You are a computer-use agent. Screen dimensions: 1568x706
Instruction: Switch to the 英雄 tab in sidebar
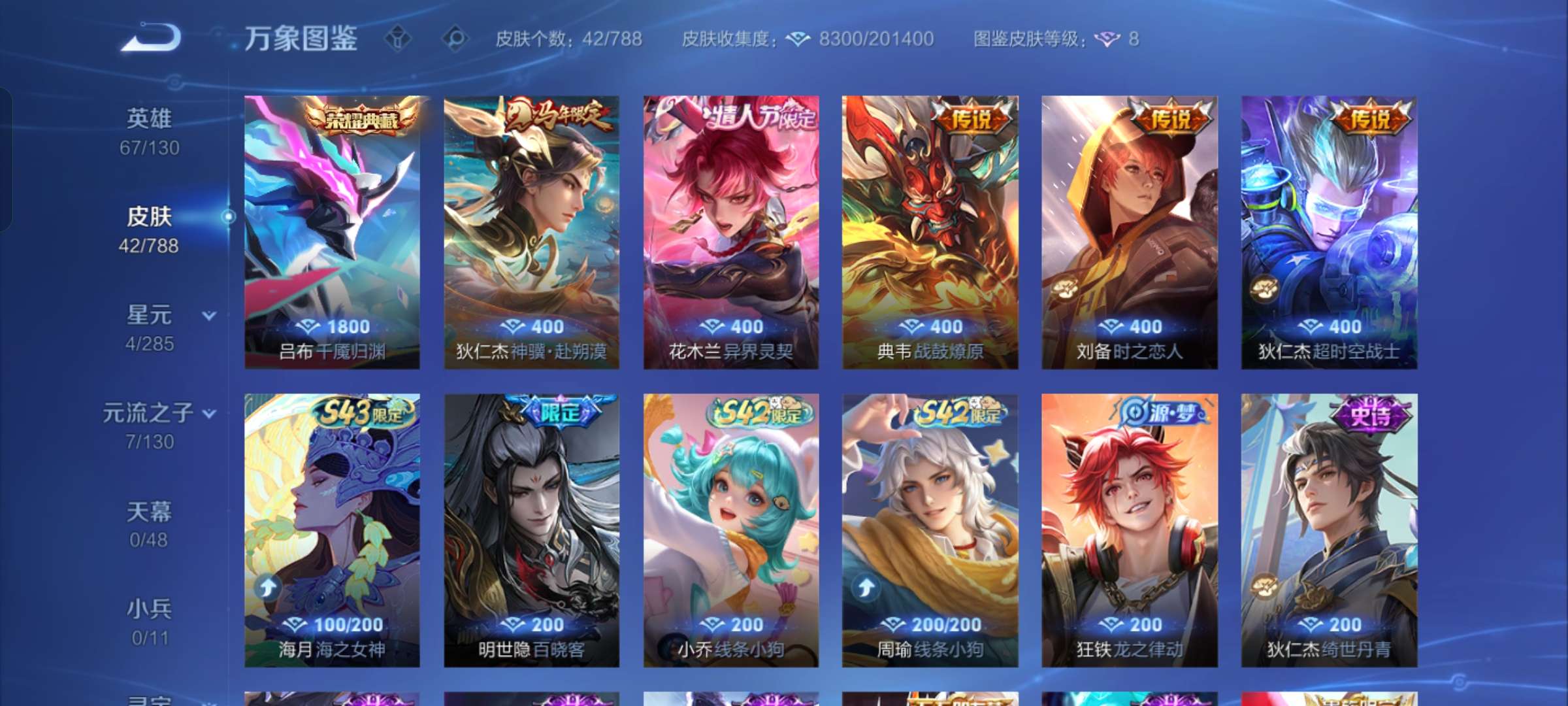pyautogui.click(x=149, y=118)
